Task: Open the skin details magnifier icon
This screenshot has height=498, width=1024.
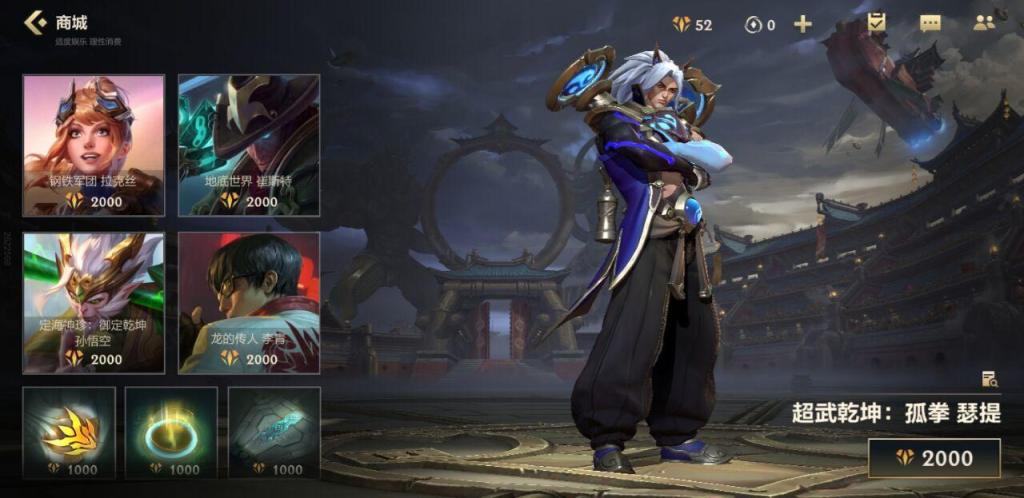Action: coord(990,378)
